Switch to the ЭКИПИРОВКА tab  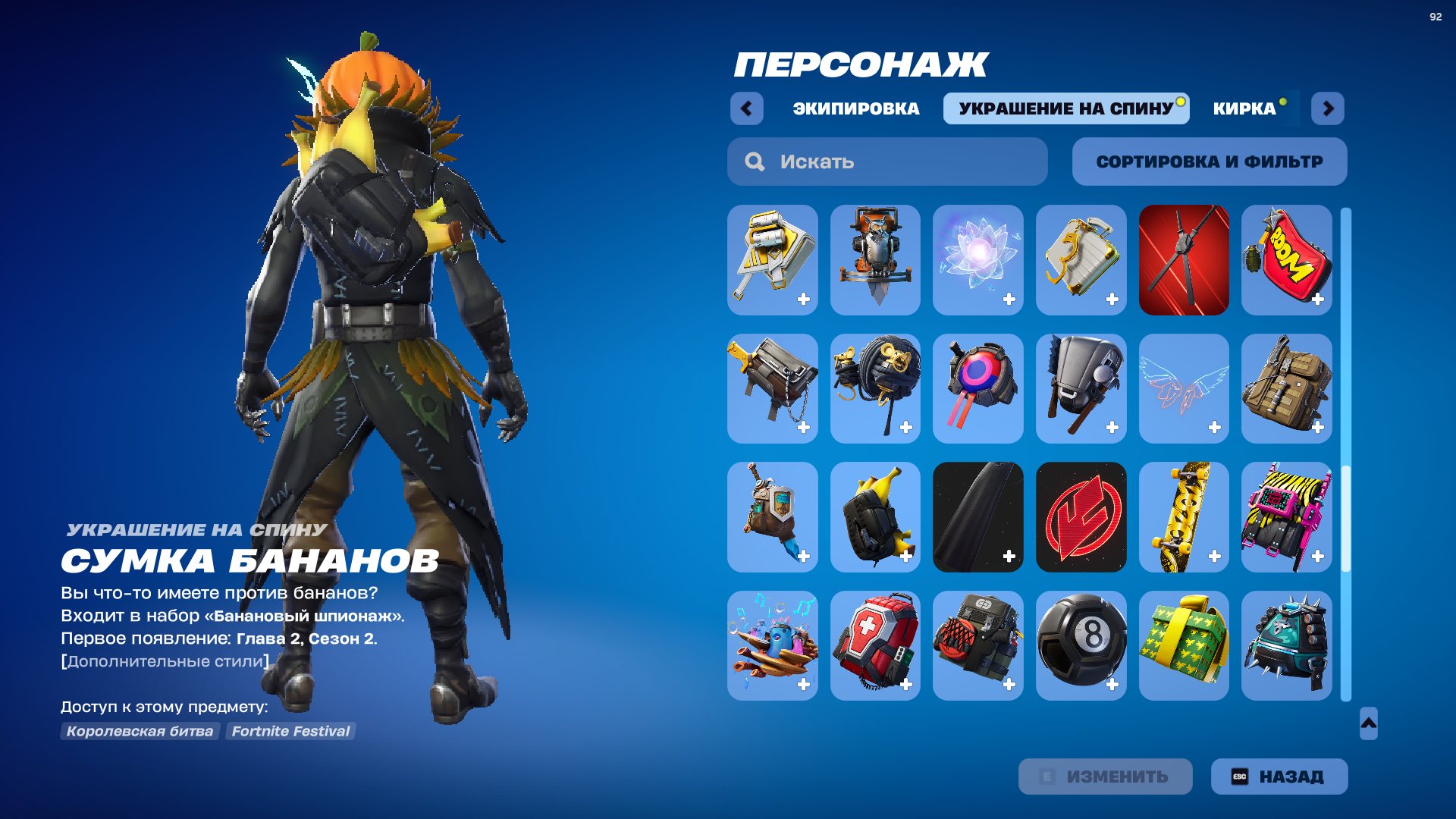853,108
